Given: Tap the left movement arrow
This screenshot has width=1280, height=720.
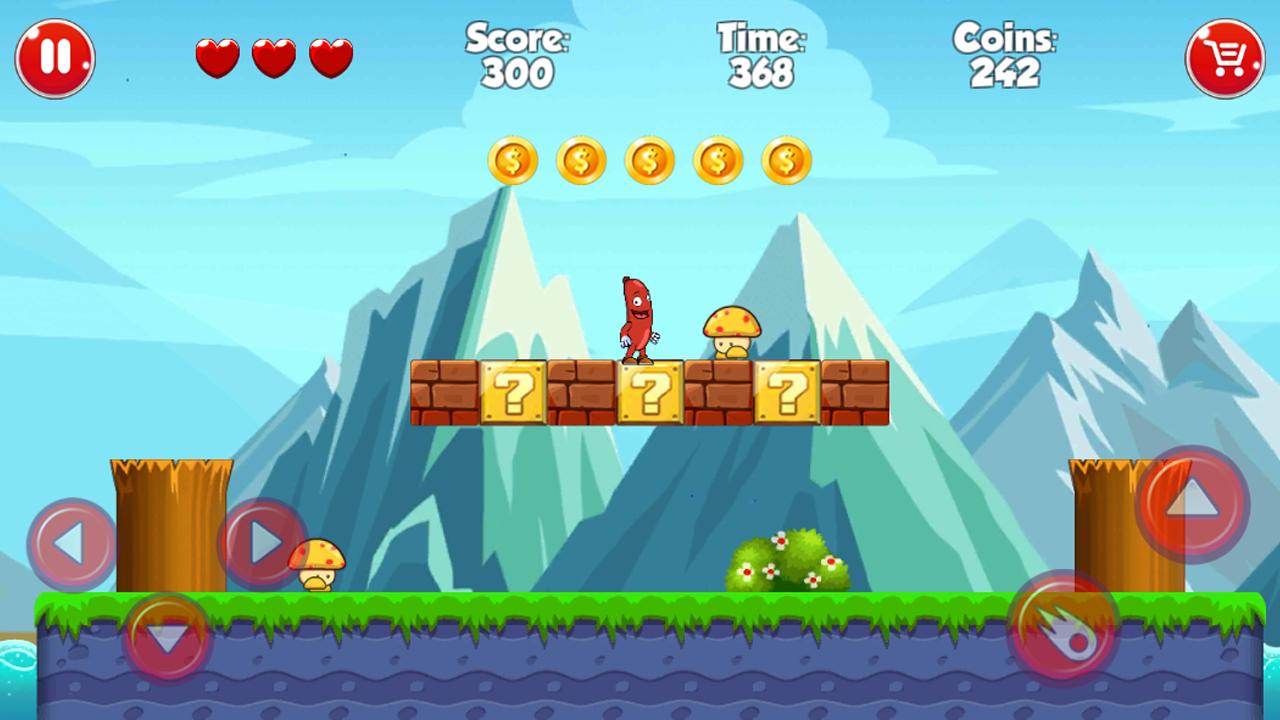Looking at the screenshot, I should pyautogui.click(x=70, y=541).
